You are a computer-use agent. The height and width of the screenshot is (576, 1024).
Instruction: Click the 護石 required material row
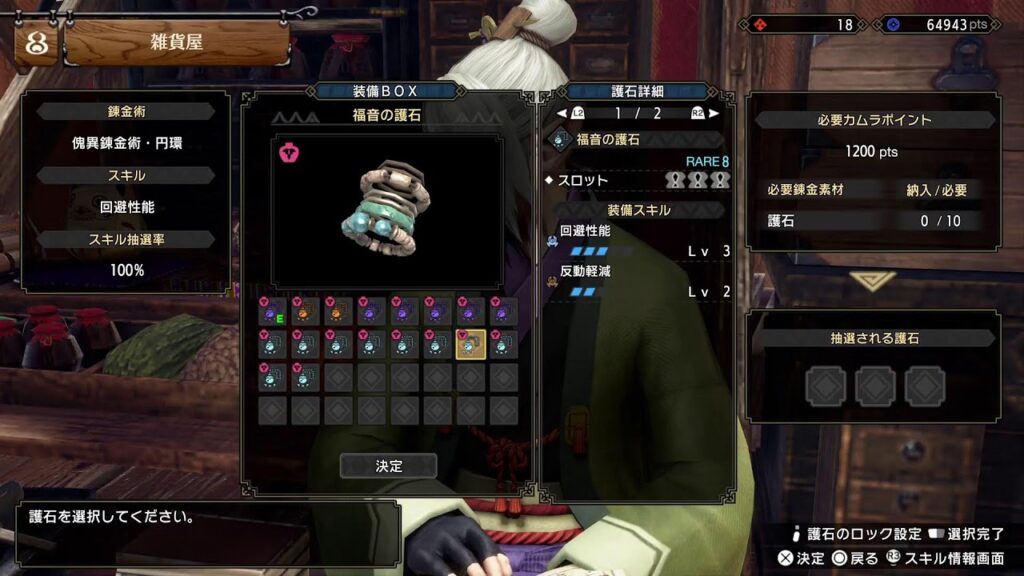click(x=873, y=220)
